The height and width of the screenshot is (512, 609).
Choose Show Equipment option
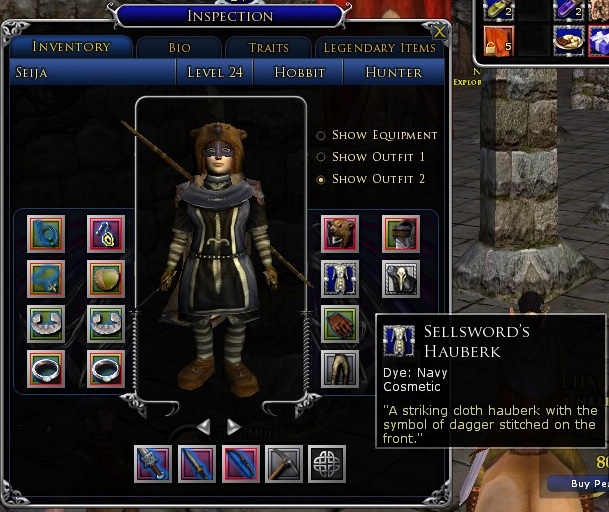click(x=321, y=135)
